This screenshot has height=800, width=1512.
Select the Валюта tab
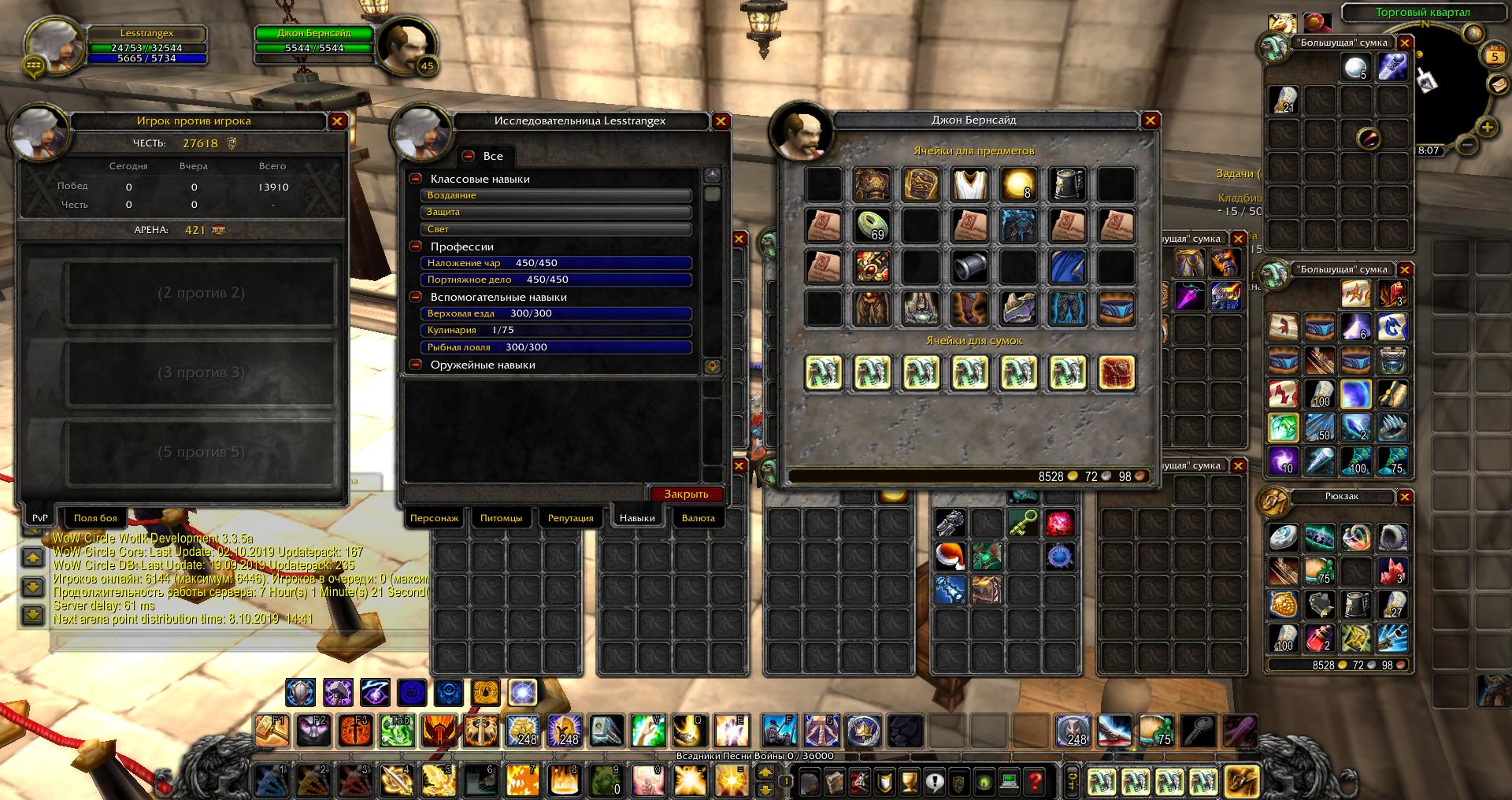[x=699, y=518]
